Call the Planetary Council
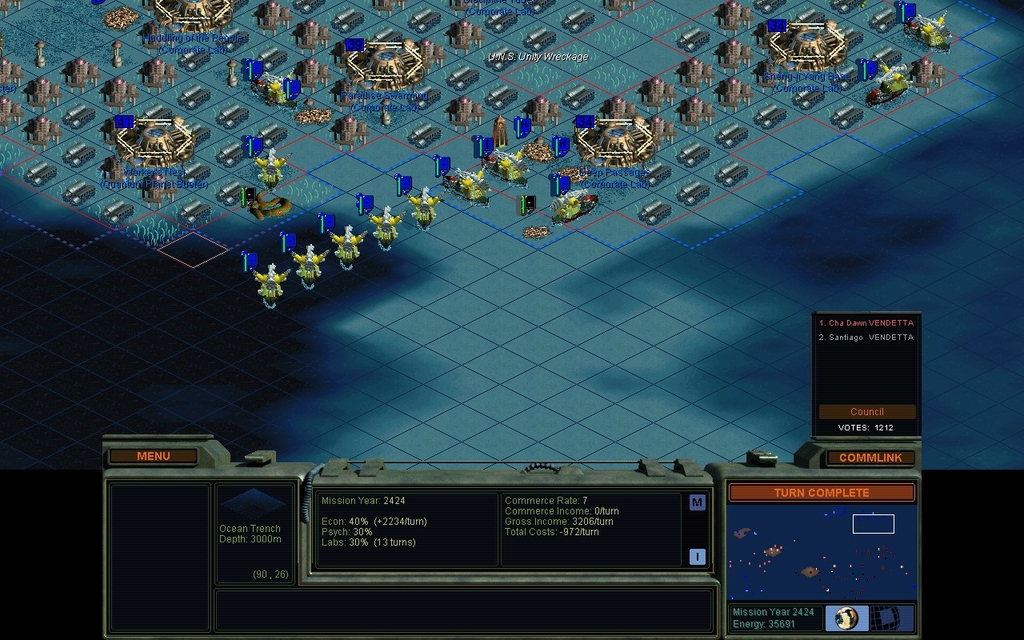1024x640 pixels. pos(867,411)
